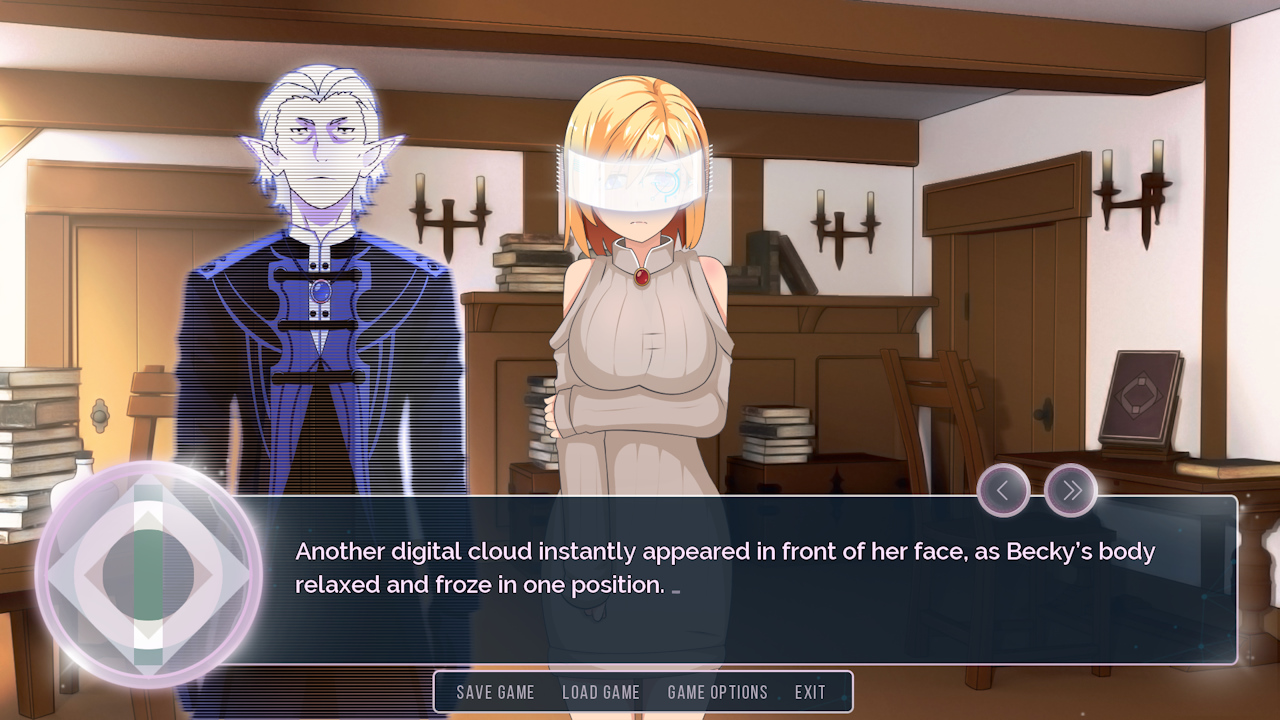Viewport: 1280px width, 720px height.
Task: Open LOAD GAME from the menu bar
Action: [x=601, y=692]
